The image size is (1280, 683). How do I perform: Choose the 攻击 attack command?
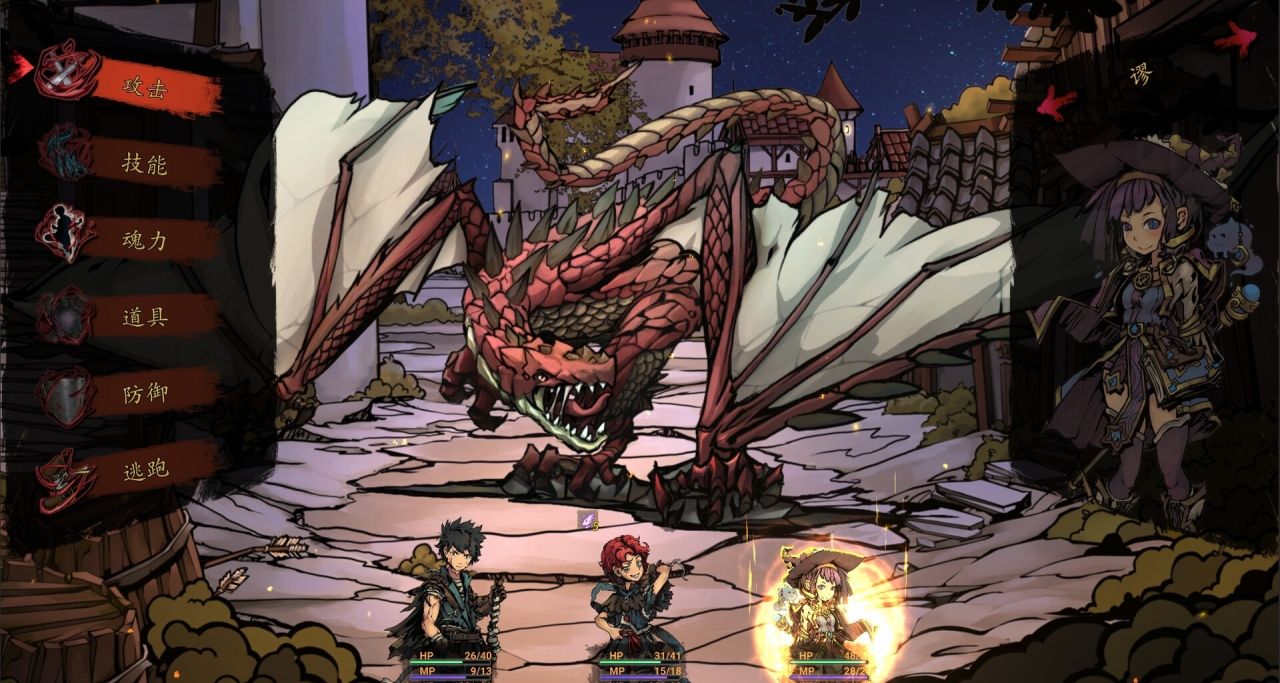(145, 88)
